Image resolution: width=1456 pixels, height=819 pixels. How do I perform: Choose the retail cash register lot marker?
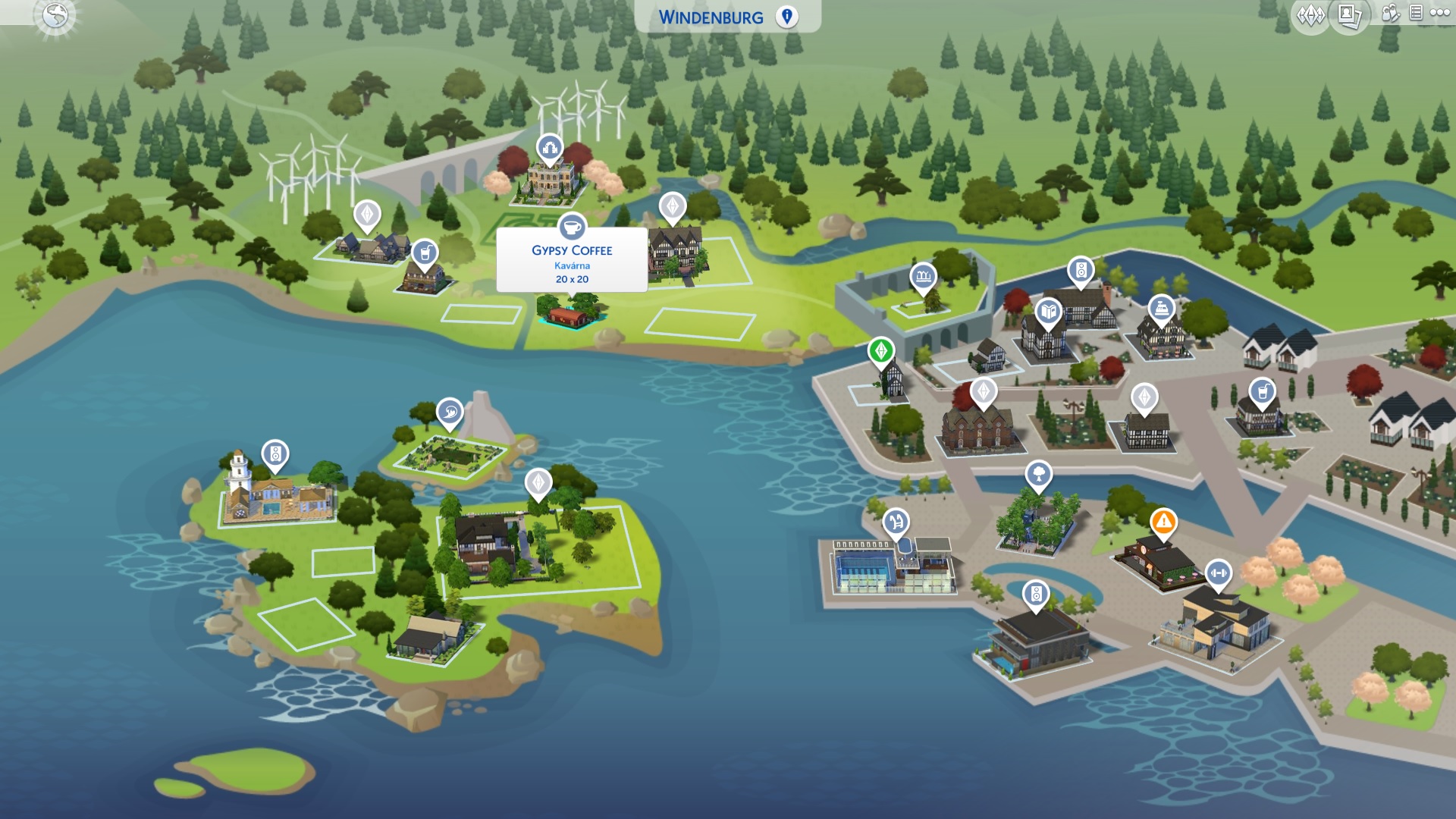pyautogui.click(x=1161, y=308)
